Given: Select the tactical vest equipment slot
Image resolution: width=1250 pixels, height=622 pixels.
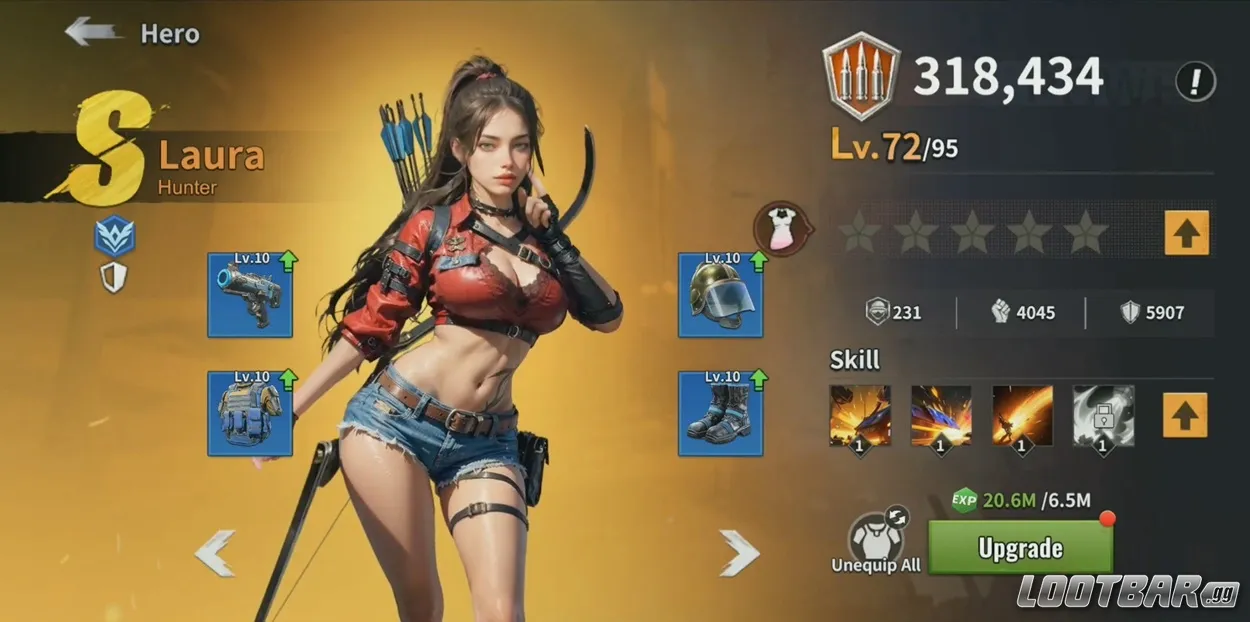Looking at the screenshot, I should coord(250,414).
